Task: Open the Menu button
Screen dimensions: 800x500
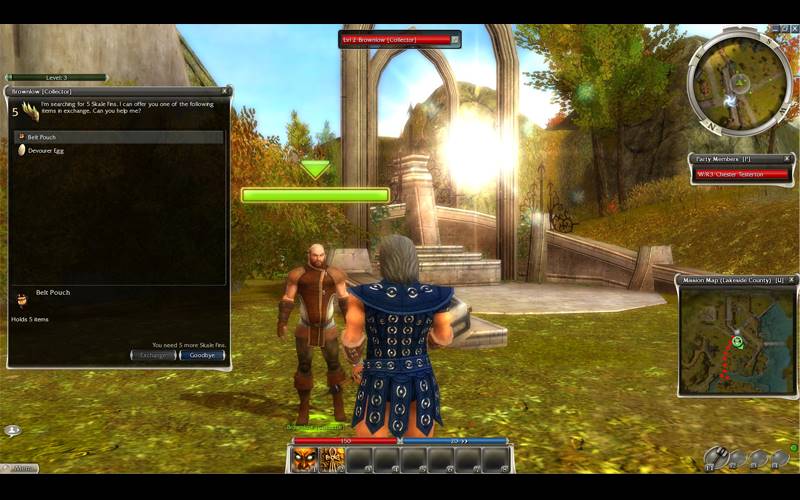Action: [x=22, y=467]
